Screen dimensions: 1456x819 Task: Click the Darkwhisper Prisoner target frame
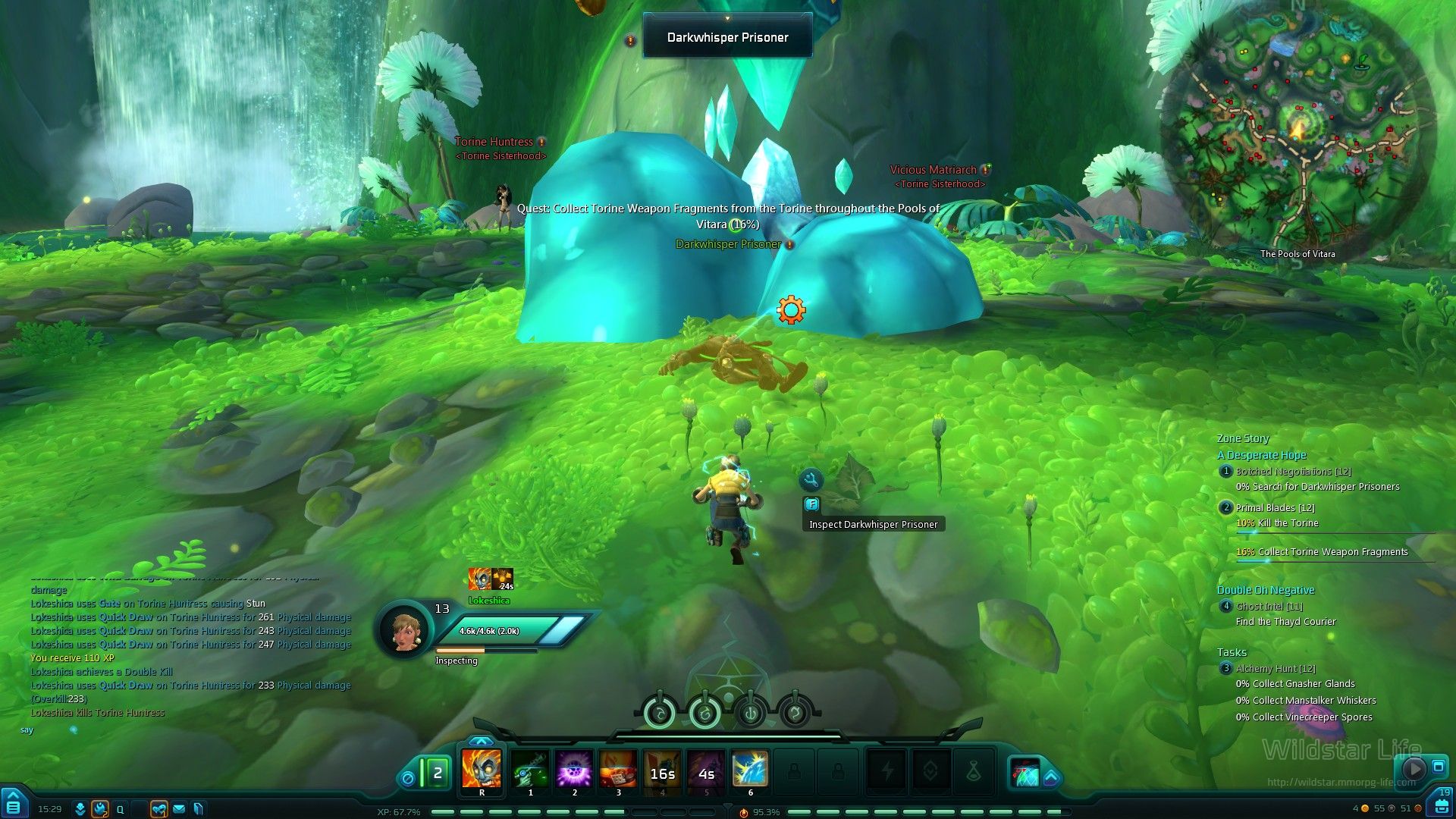click(727, 37)
